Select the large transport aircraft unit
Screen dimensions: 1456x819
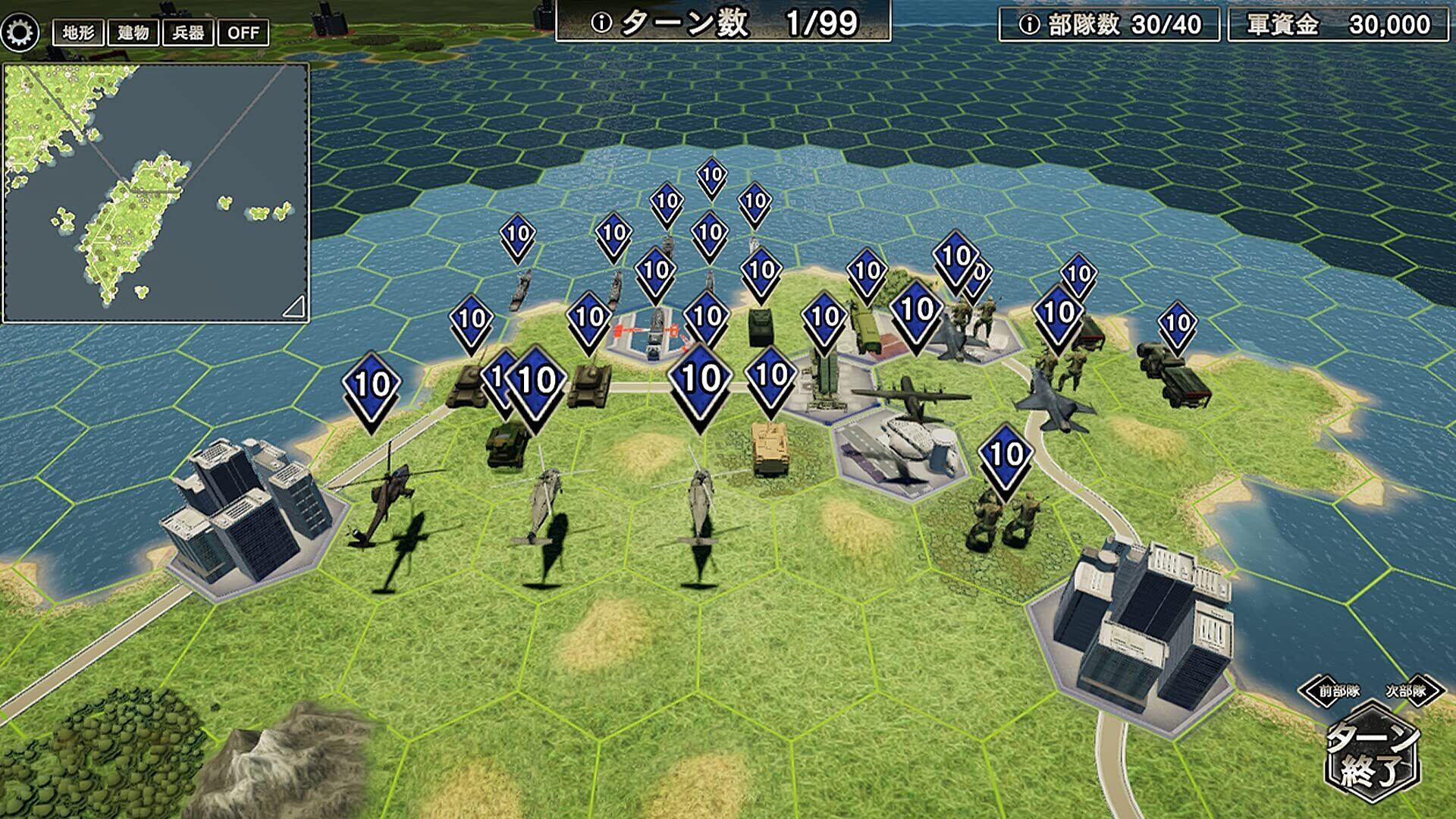click(x=912, y=398)
